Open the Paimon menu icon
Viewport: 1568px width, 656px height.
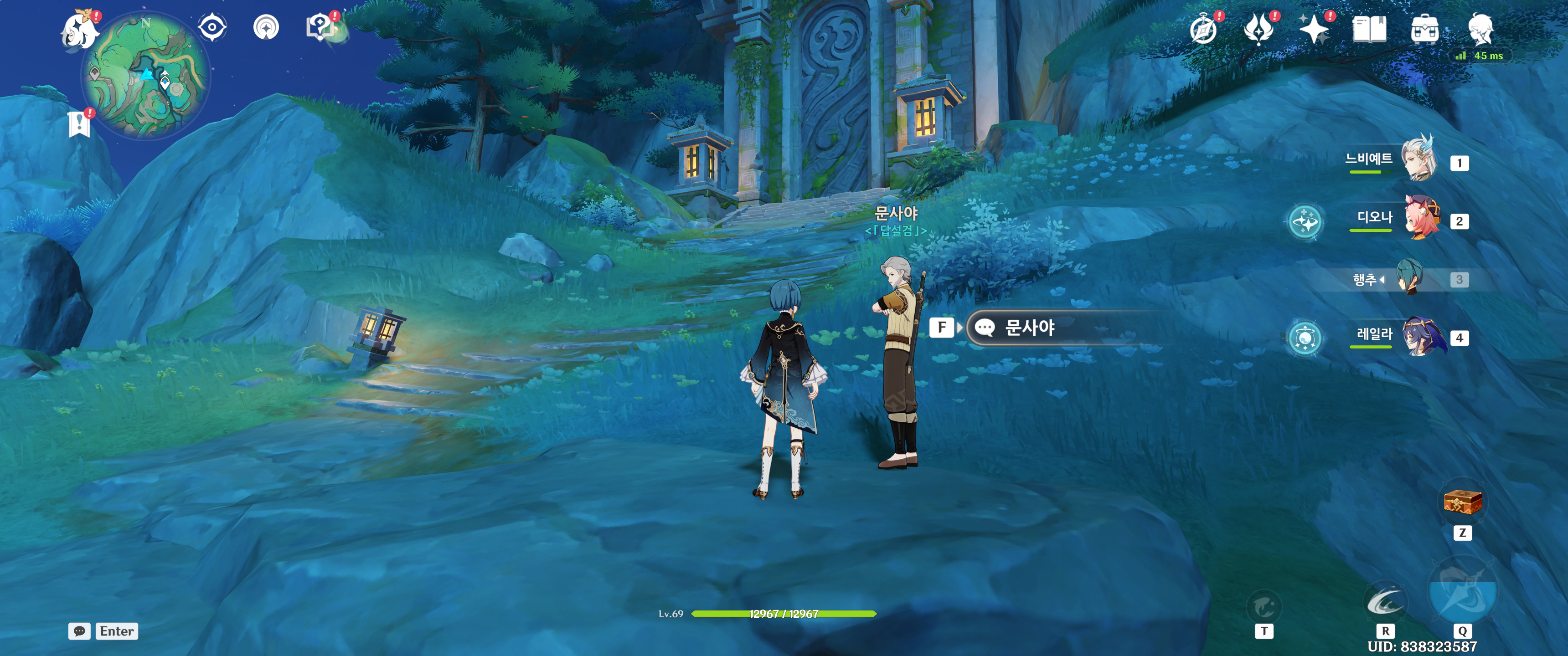coord(80,29)
